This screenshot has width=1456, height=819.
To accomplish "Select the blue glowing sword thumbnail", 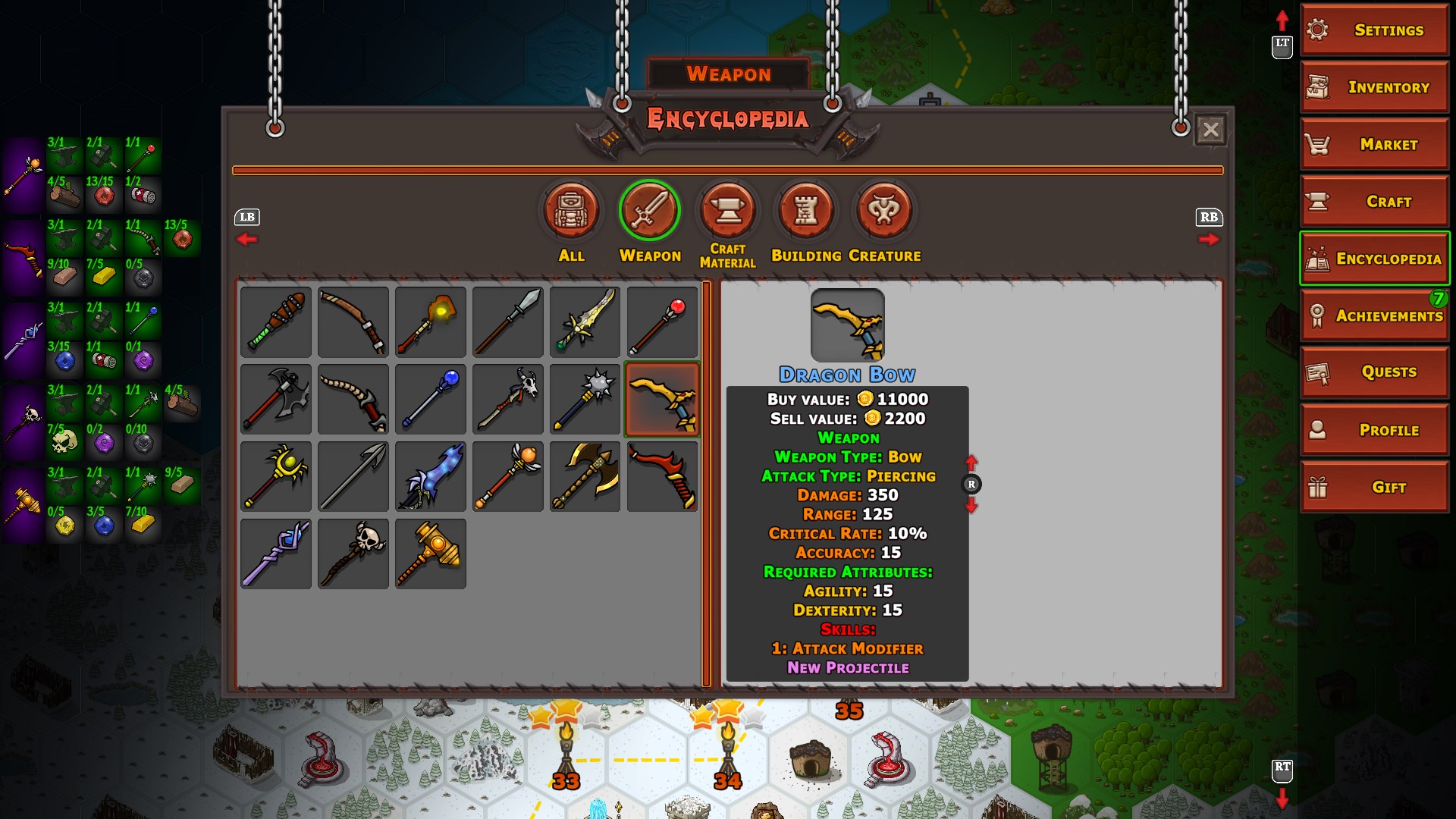I will (x=430, y=476).
